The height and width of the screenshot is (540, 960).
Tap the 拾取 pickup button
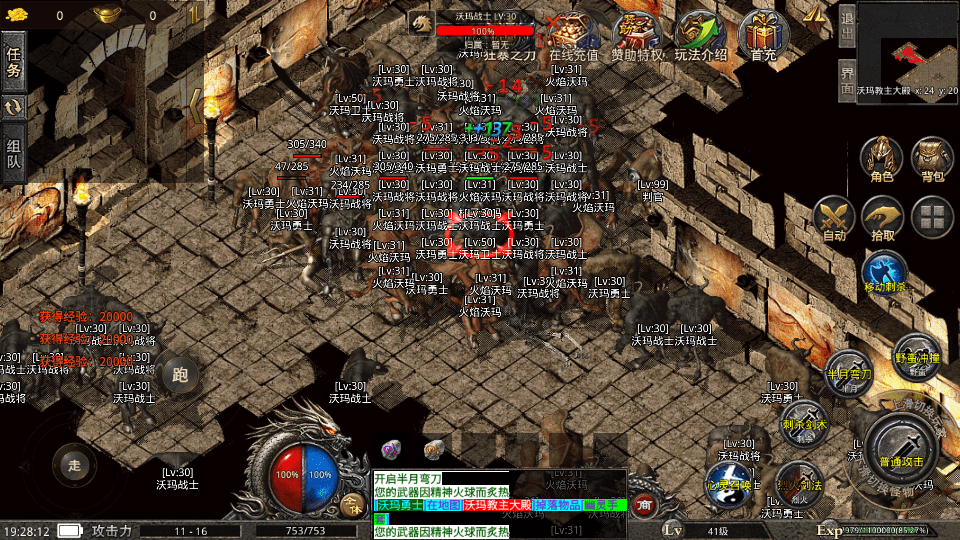(x=883, y=218)
